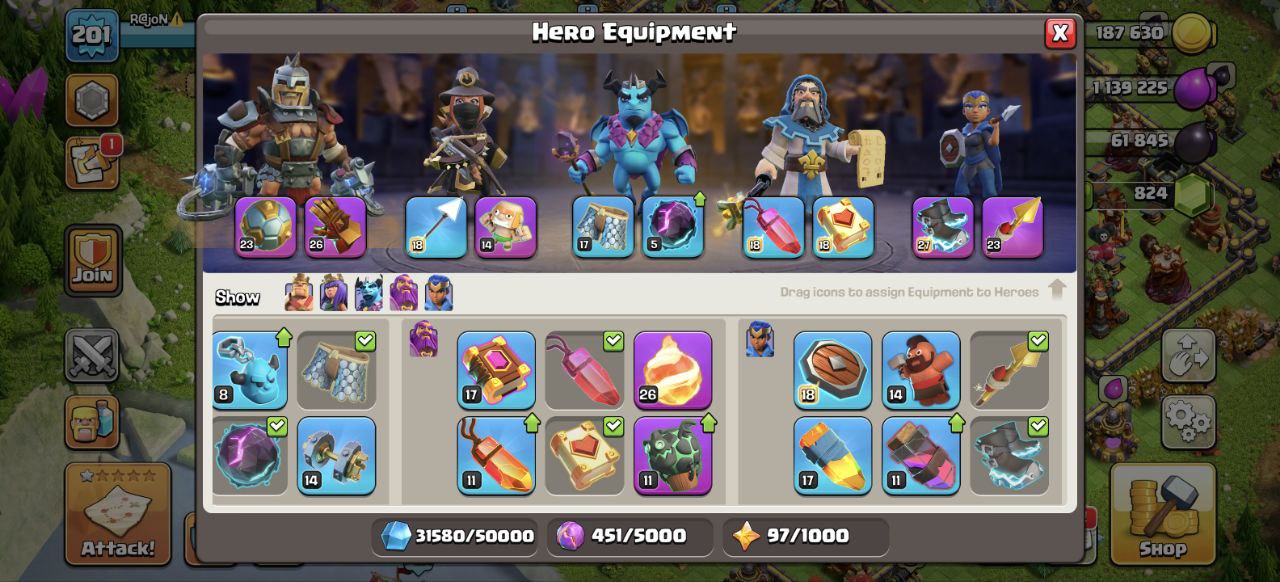The width and height of the screenshot is (1280, 582).
Task: Select the level 17 rocket spear equipment
Action: pyautogui.click(x=833, y=455)
